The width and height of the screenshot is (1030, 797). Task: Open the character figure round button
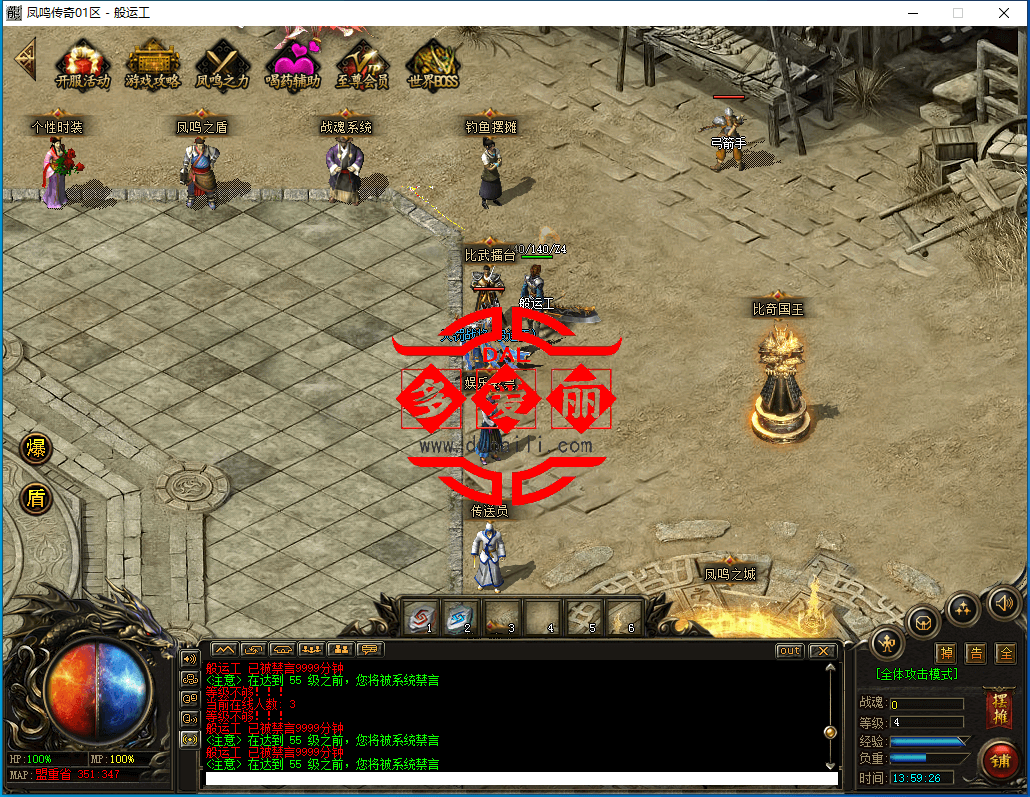[x=887, y=642]
